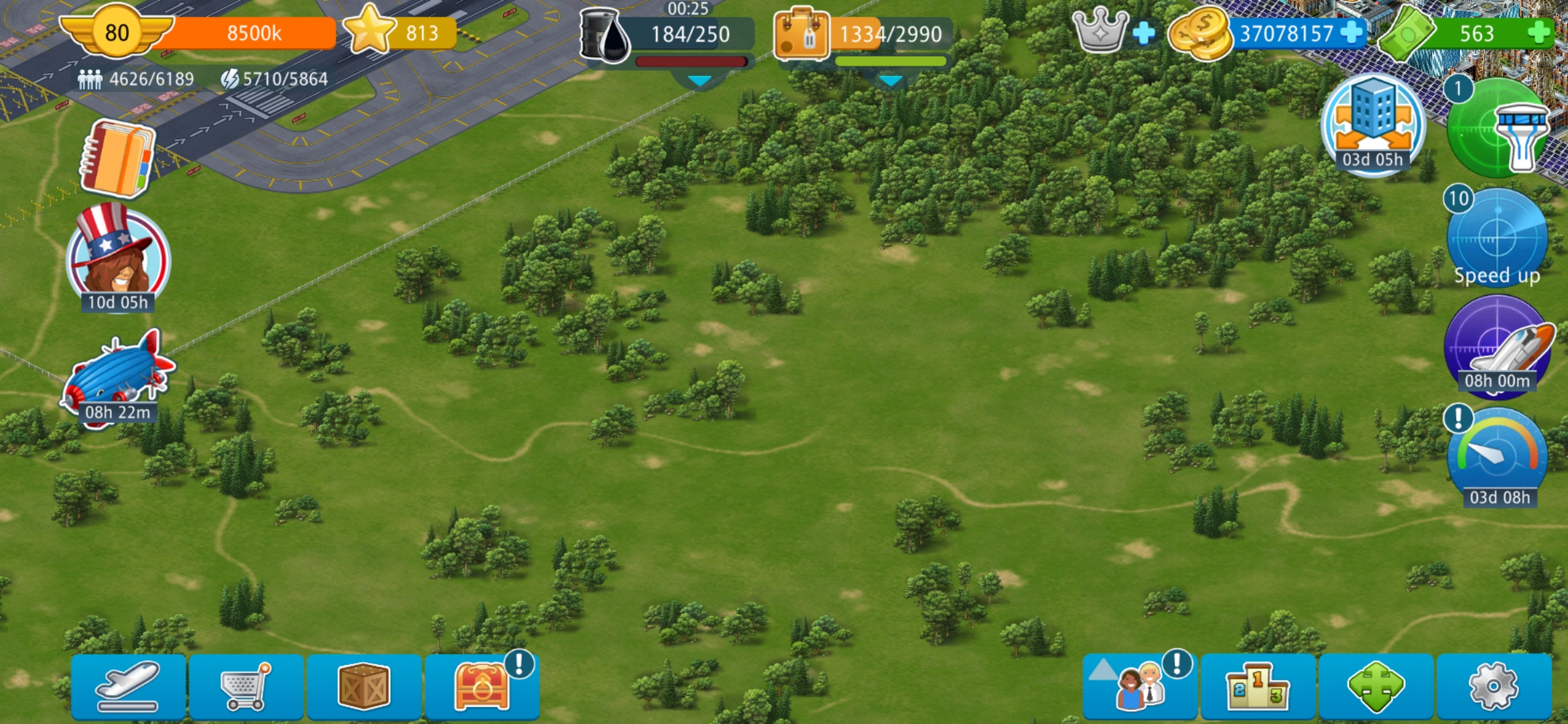Buy green cash with plus button
The height and width of the screenshot is (724, 1568).
[x=1539, y=32]
